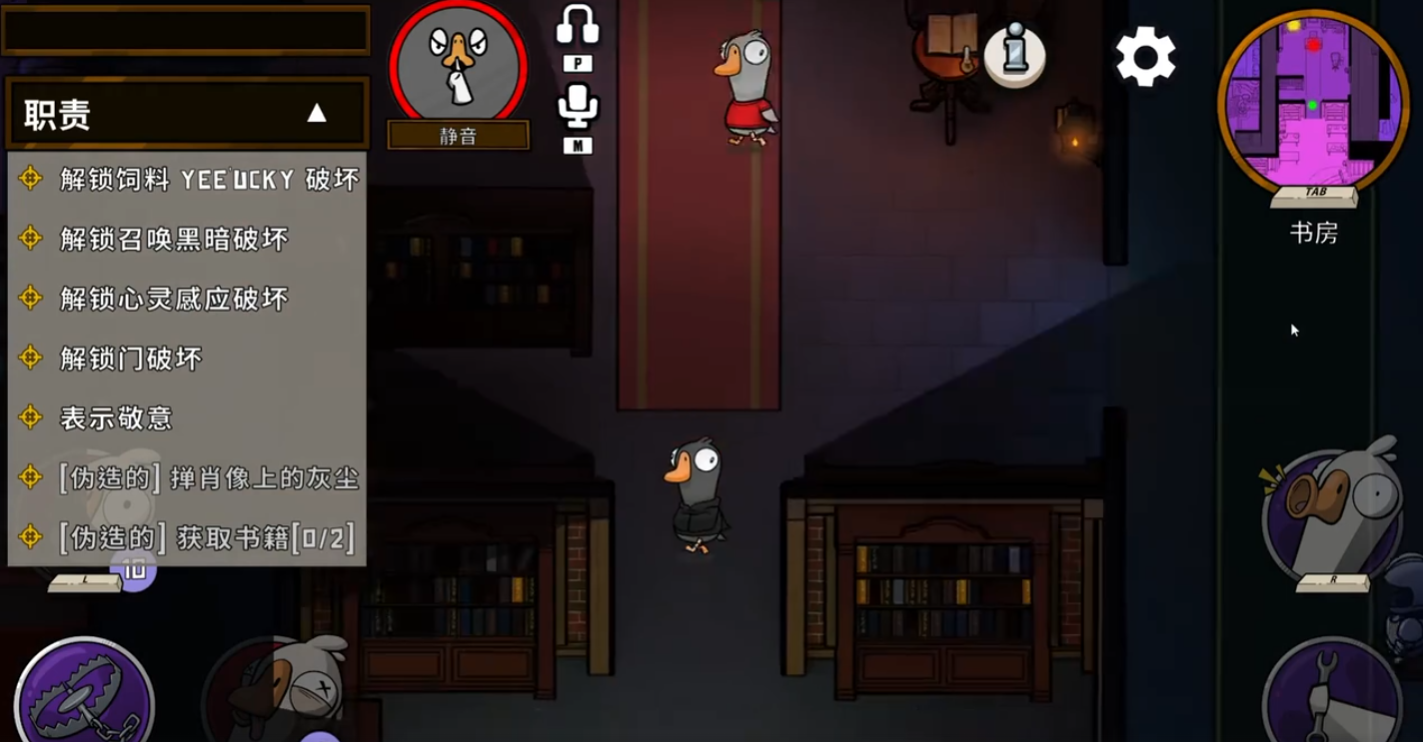
Task: Toggle the 静音 mute status
Action: coord(458,135)
